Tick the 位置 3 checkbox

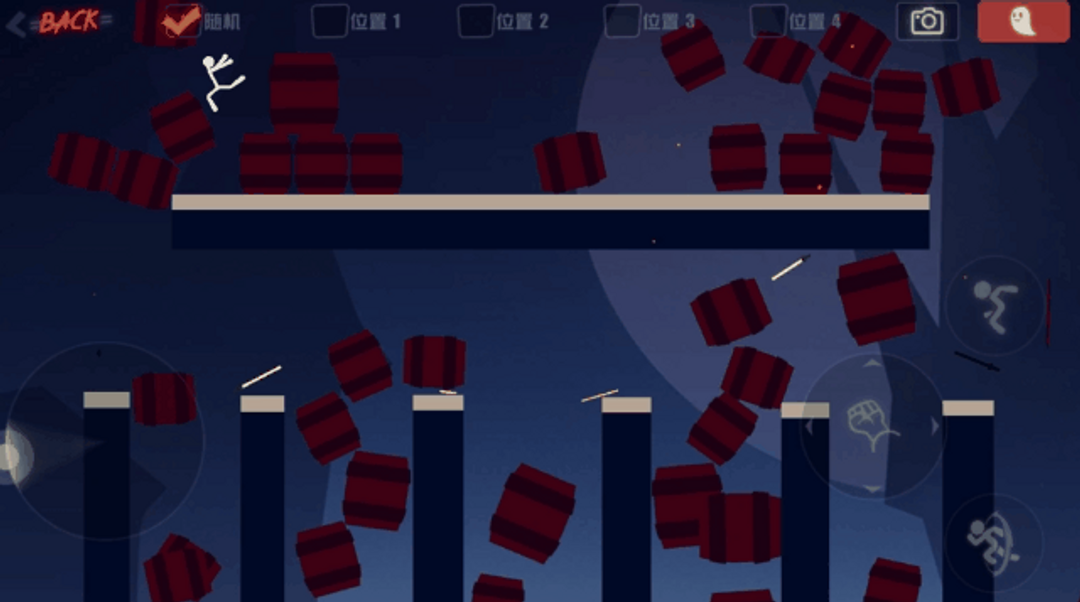[x=622, y=21]
